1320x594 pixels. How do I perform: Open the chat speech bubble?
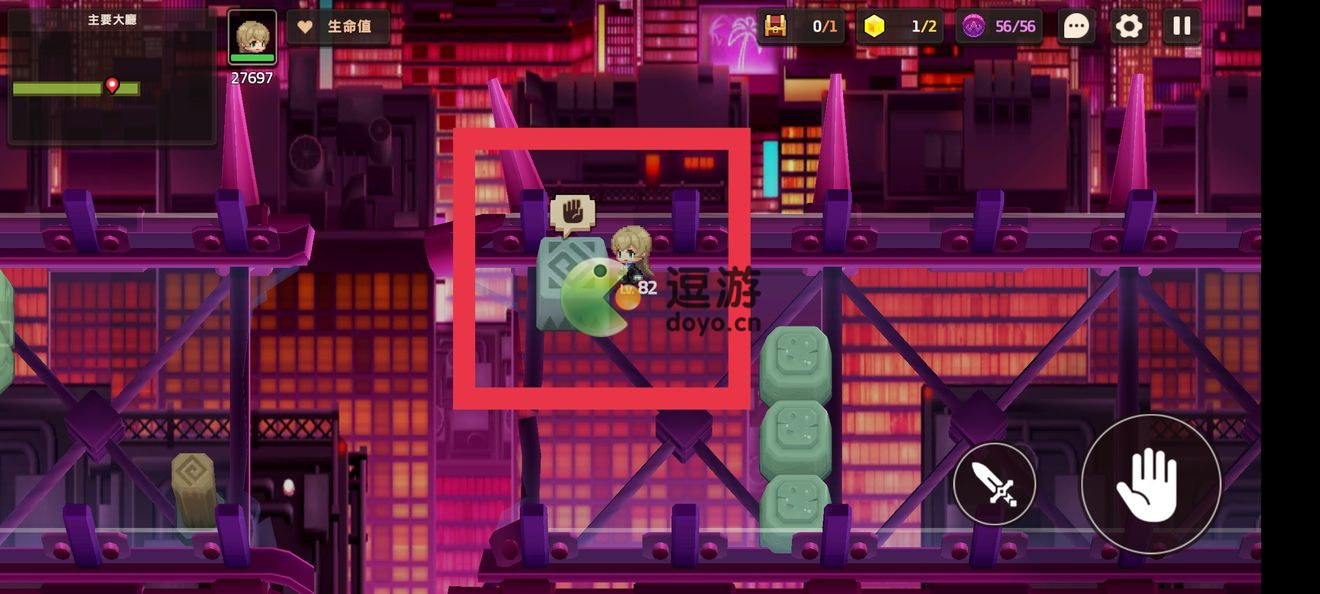[1076, 26]
